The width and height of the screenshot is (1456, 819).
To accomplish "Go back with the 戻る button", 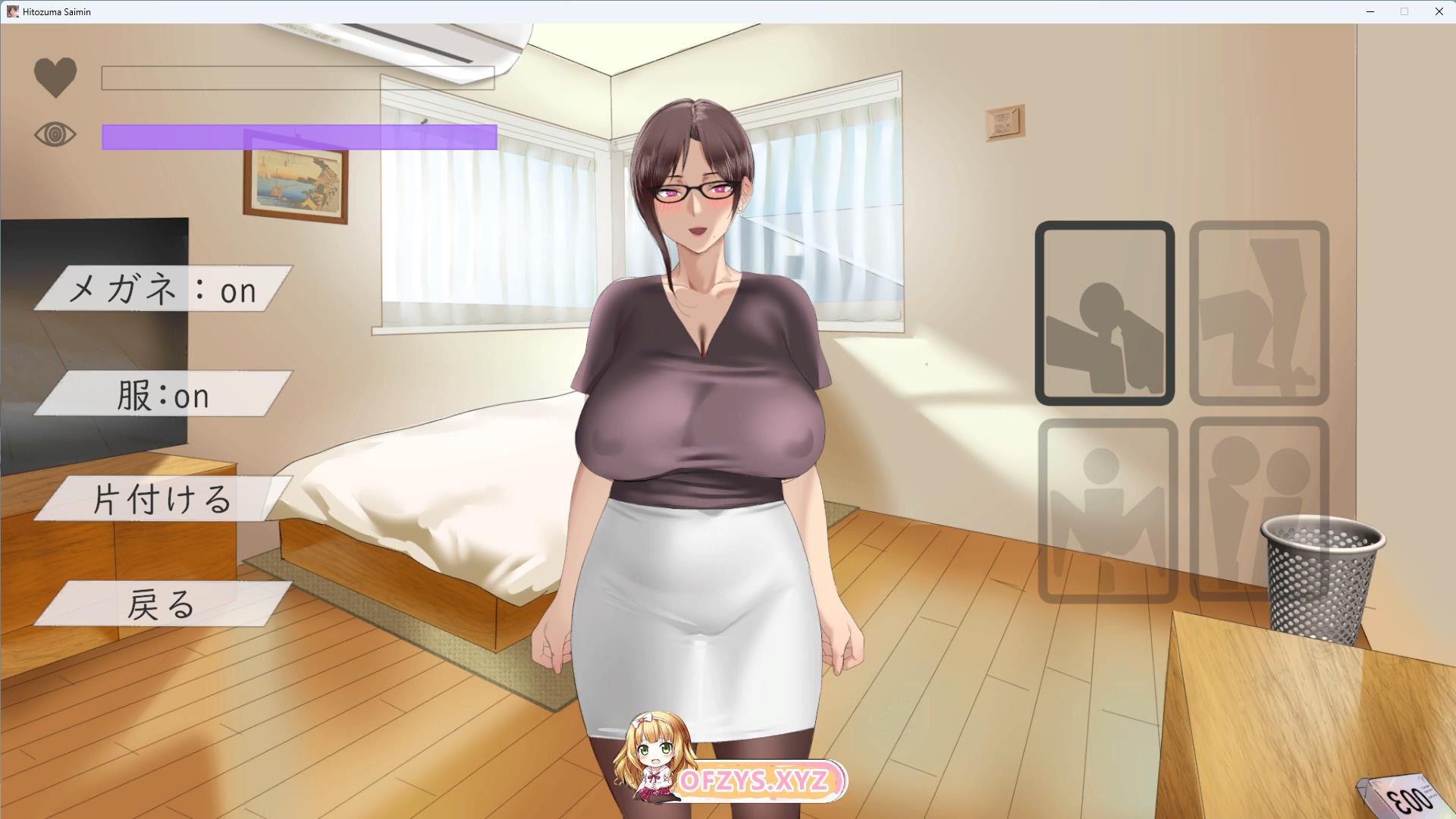I will click(x=163, y=604).
